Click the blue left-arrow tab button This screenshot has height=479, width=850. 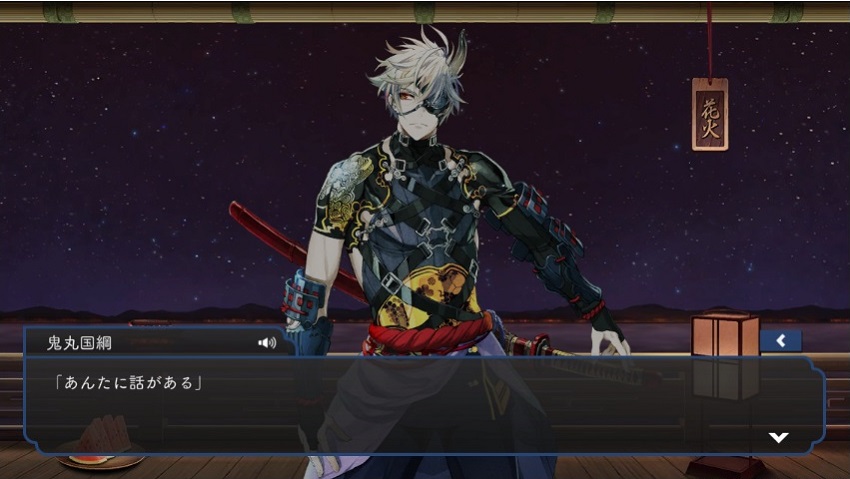tap(780, 342)
